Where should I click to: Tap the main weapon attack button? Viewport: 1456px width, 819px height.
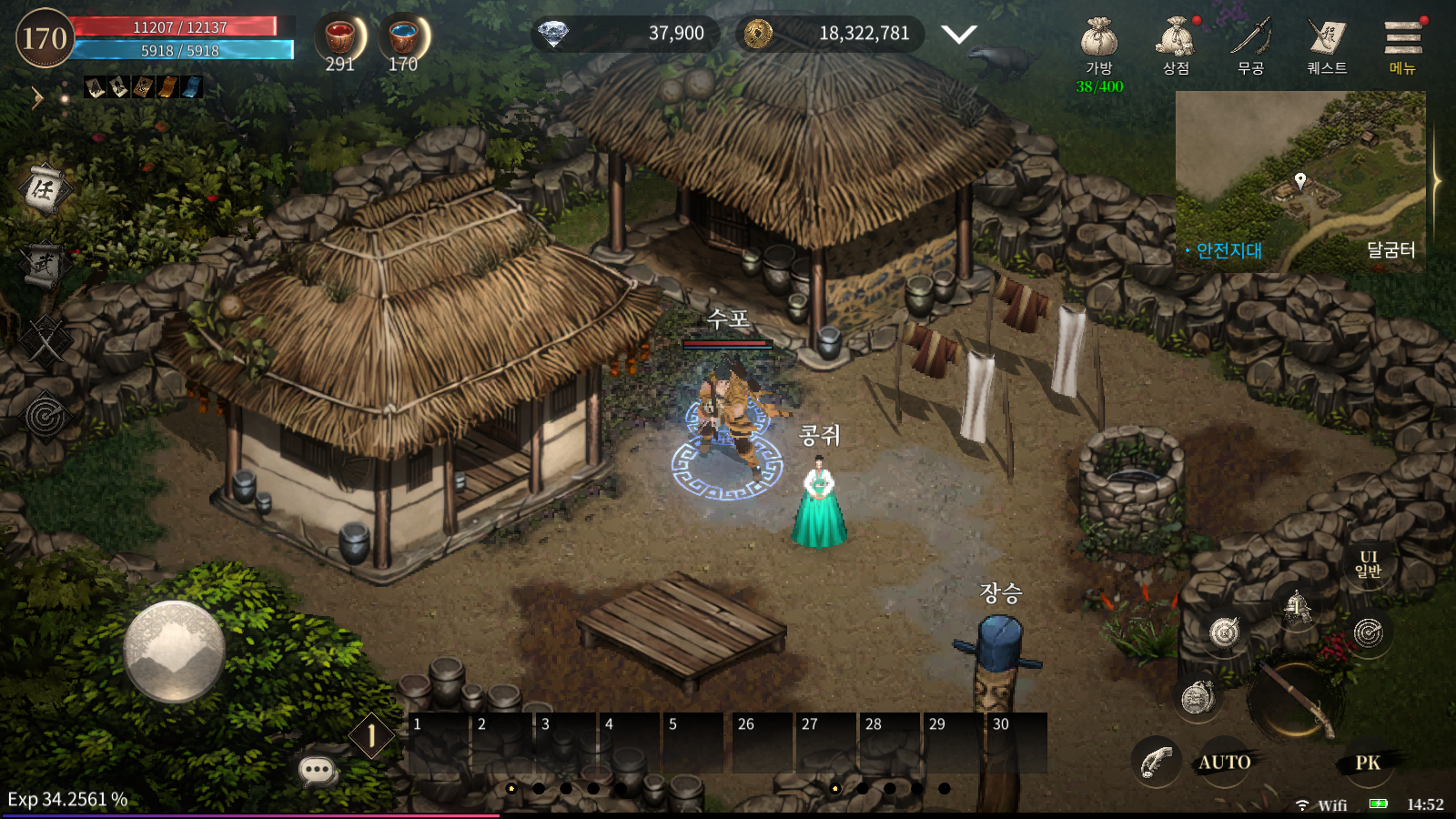(1294, 699)
